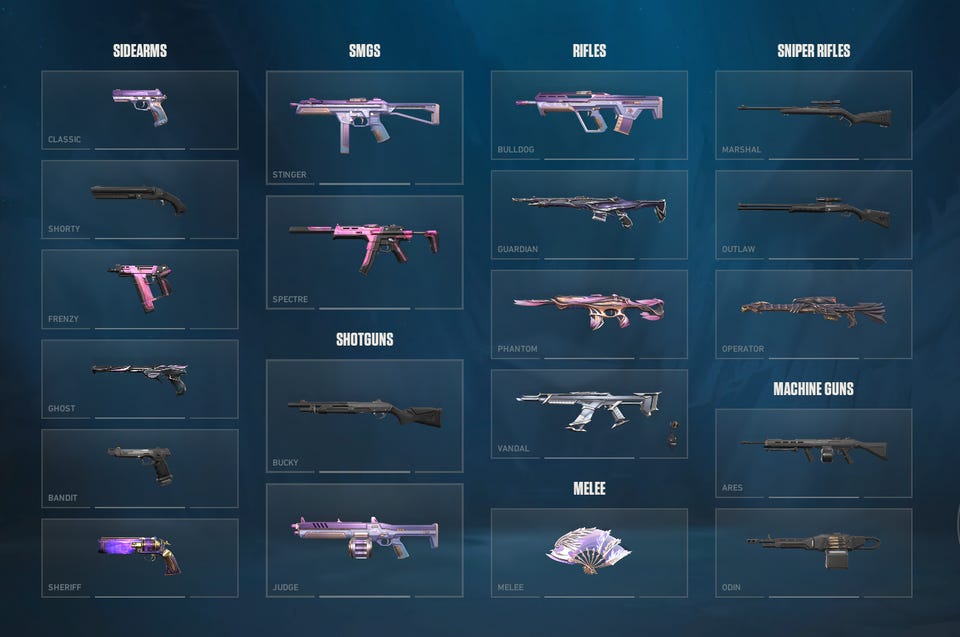Open the Shorty weapon slot
960x637 pixels.
pos(140,199)
